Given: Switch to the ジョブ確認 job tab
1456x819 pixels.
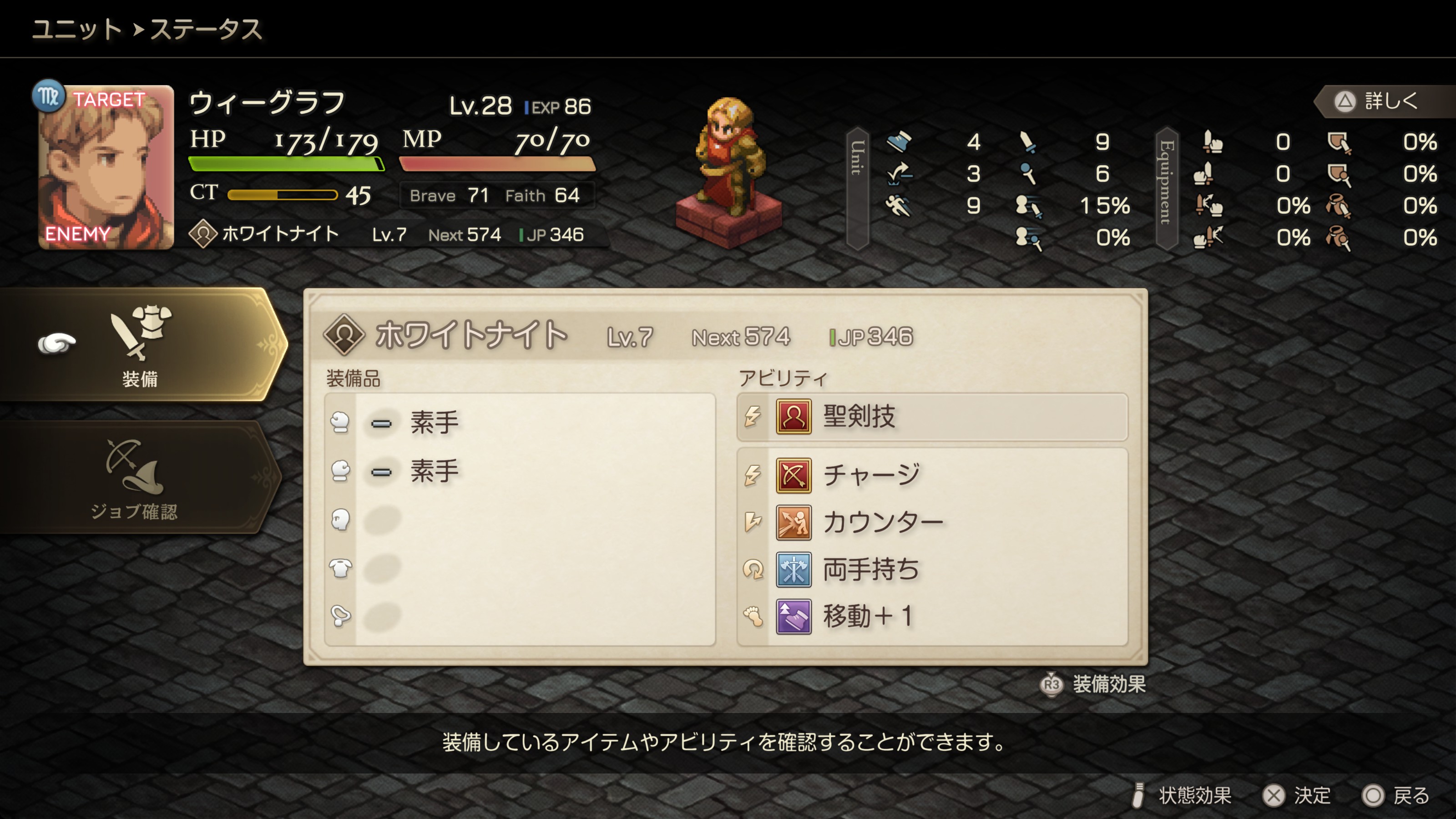Looking at the screenshot, I should point(136,479).
